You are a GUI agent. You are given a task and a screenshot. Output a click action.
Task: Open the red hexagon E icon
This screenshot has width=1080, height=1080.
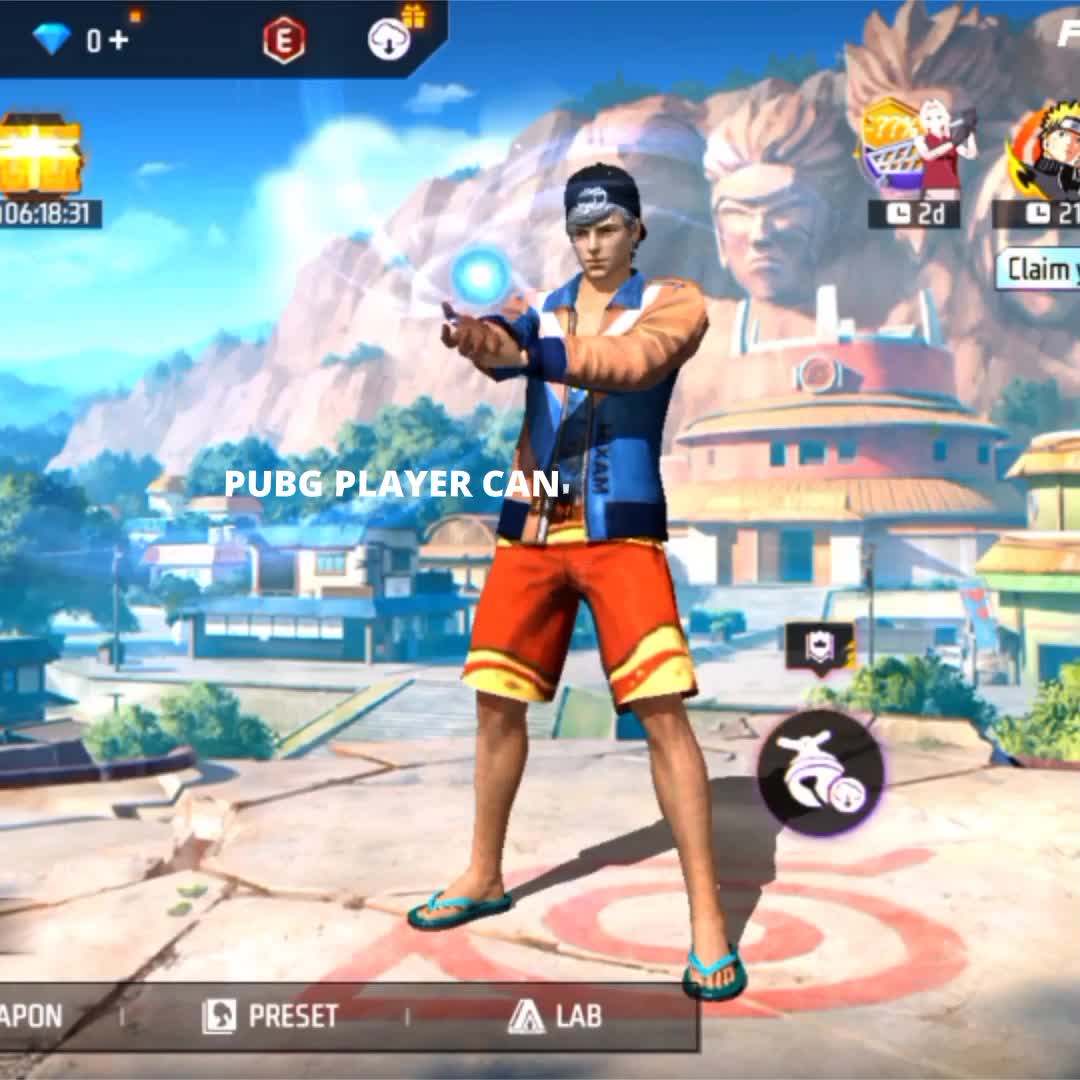(x=284, y=41)
